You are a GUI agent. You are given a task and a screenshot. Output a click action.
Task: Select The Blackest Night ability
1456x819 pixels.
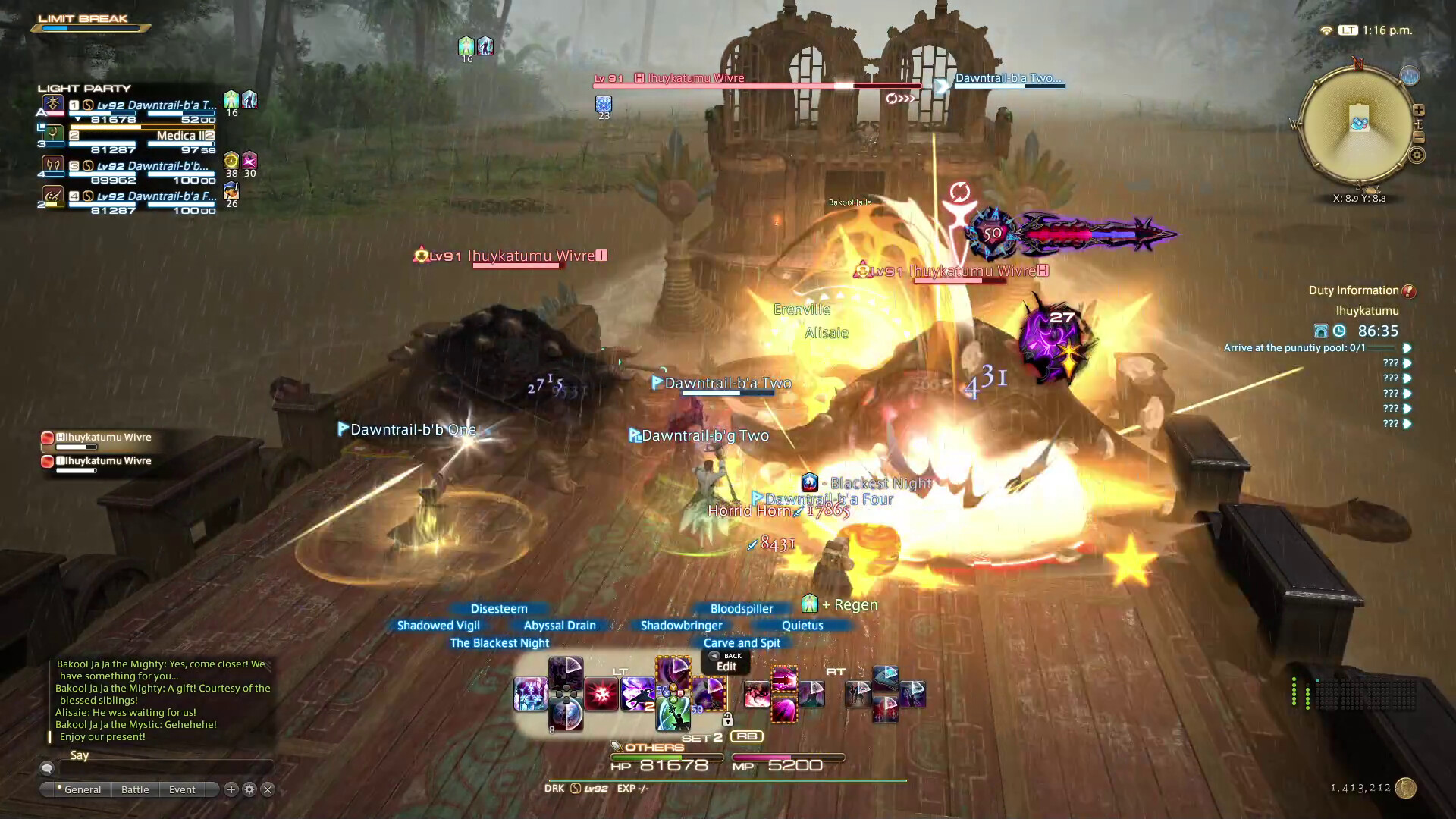[500, 642]
